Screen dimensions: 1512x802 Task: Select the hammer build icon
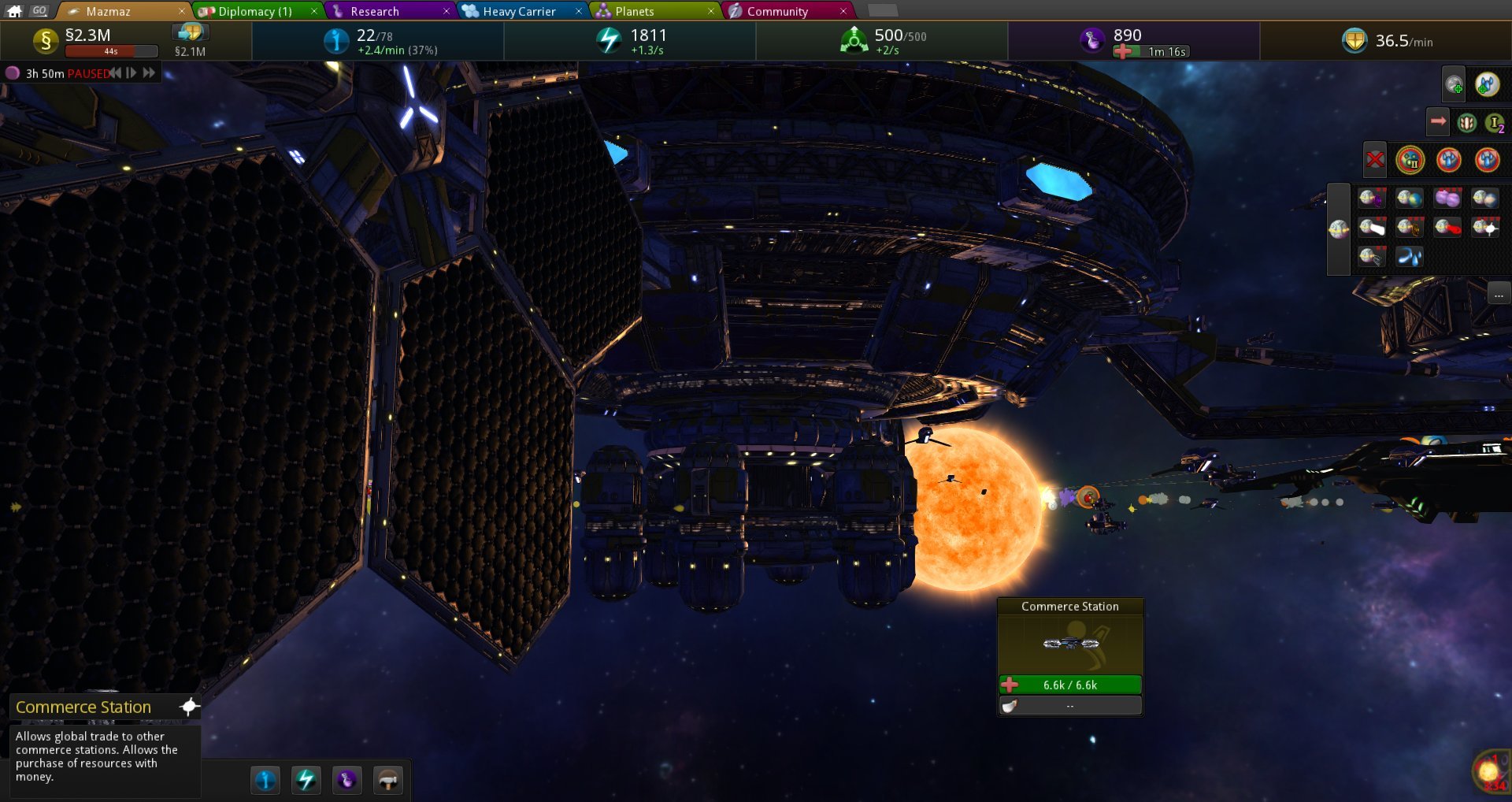coord(387,780)
